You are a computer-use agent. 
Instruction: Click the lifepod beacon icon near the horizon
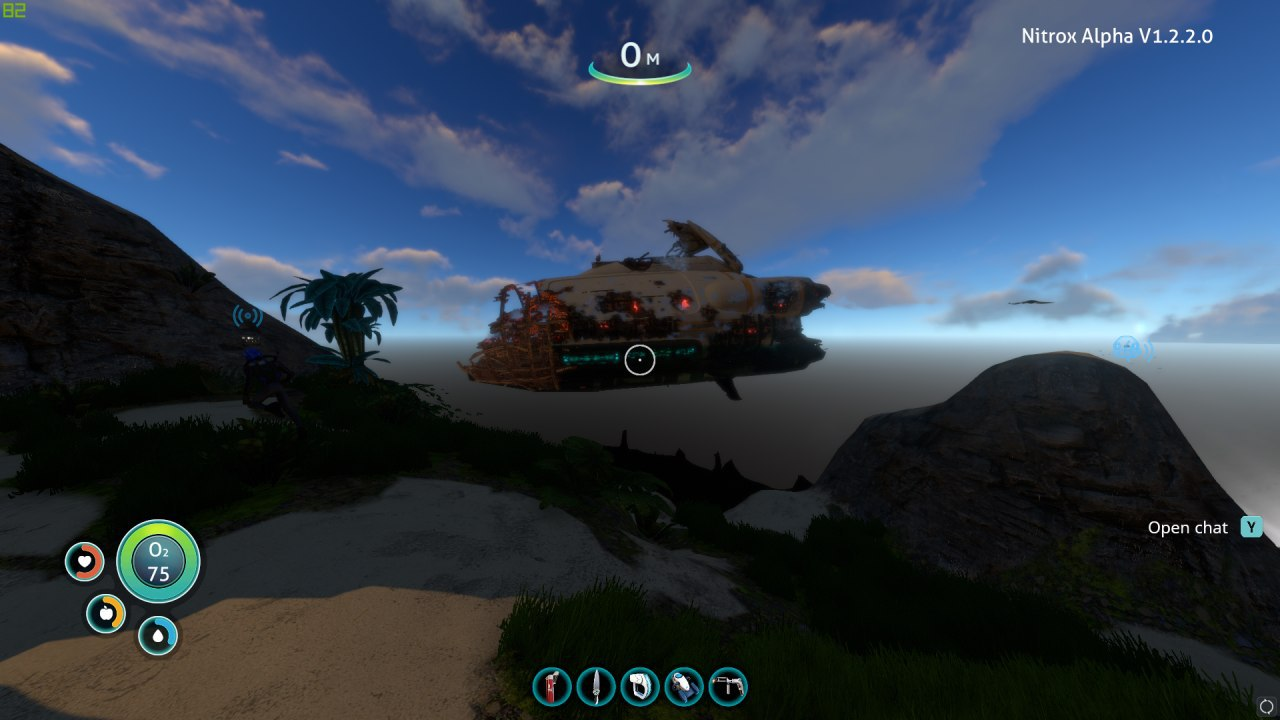point(1128,345)
